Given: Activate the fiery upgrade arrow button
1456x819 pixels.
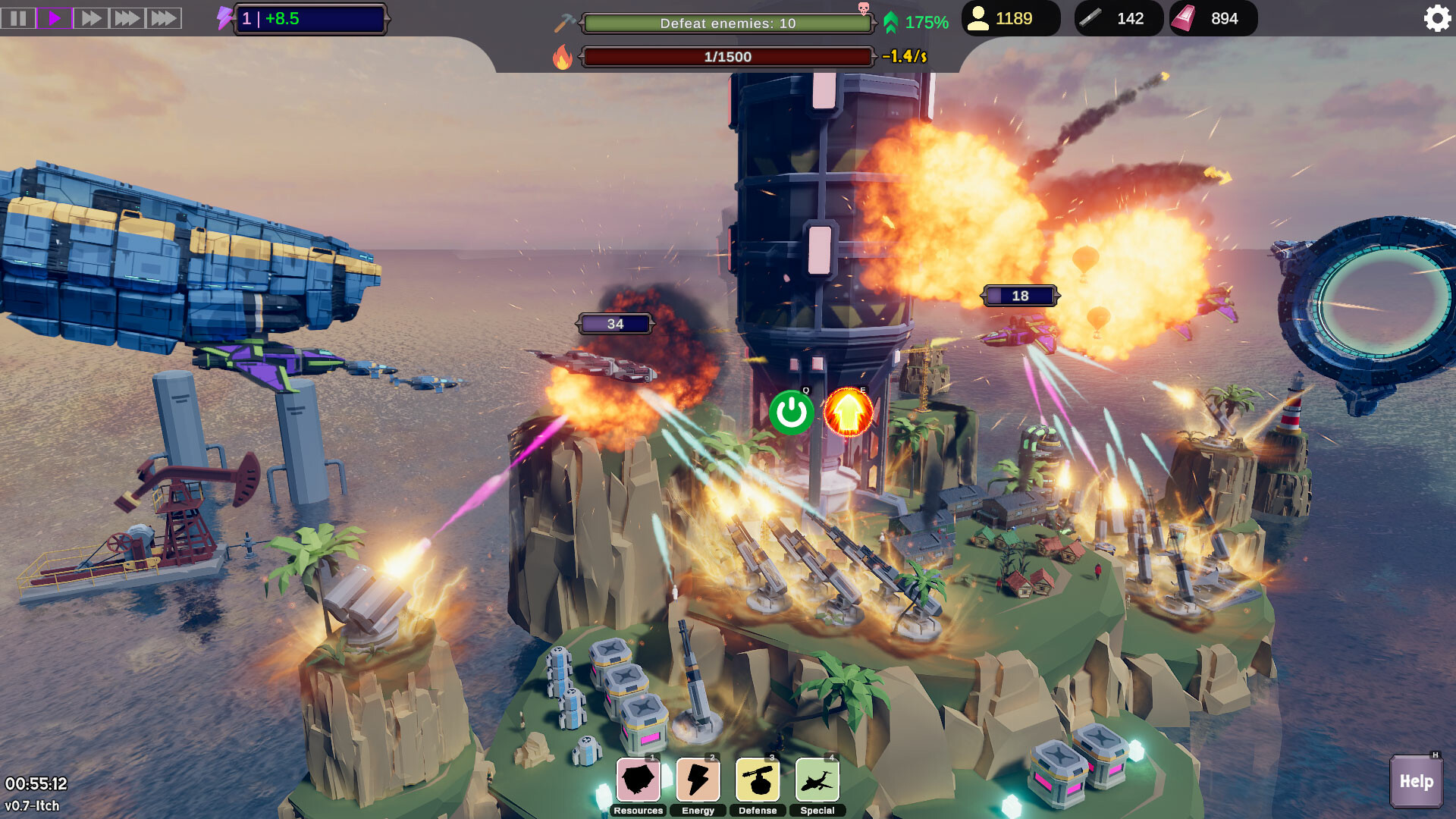Looking at the screenshot, I should click(848, 413).
